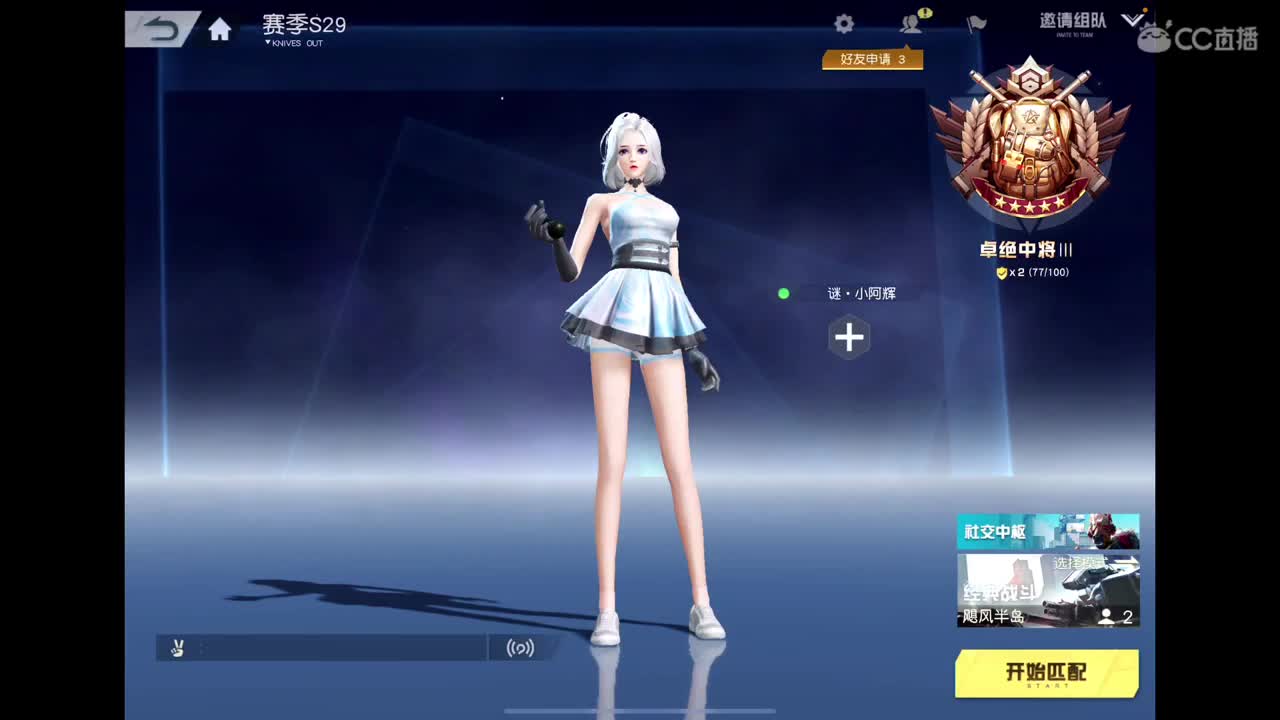This screenshot has width=1280, height=720.
Task: Click the victory-hand emote icon
Action: pos(177,647)
